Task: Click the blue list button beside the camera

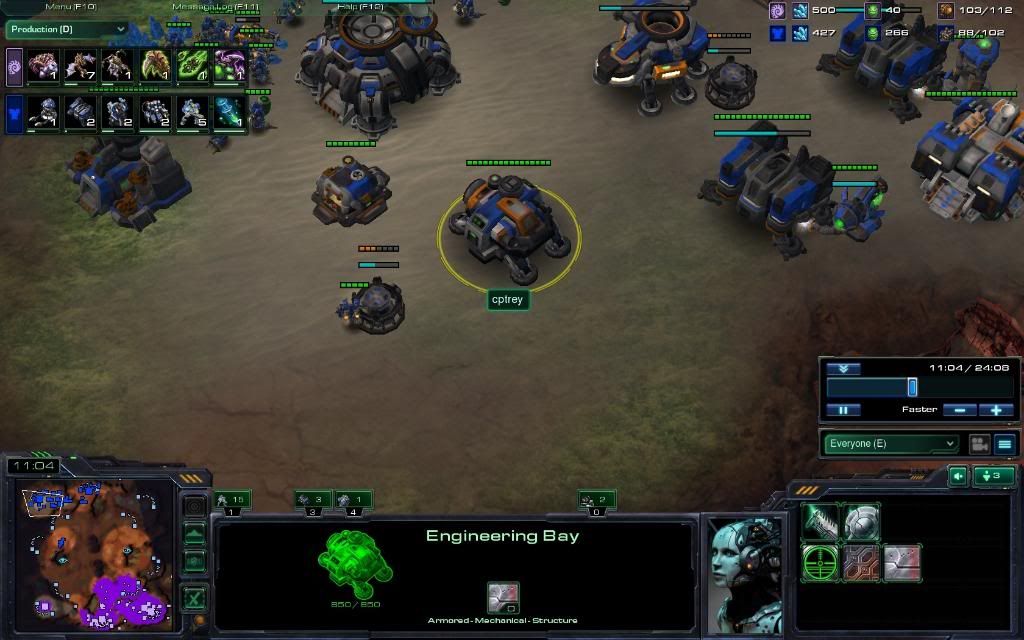Action: point(1004,444)
